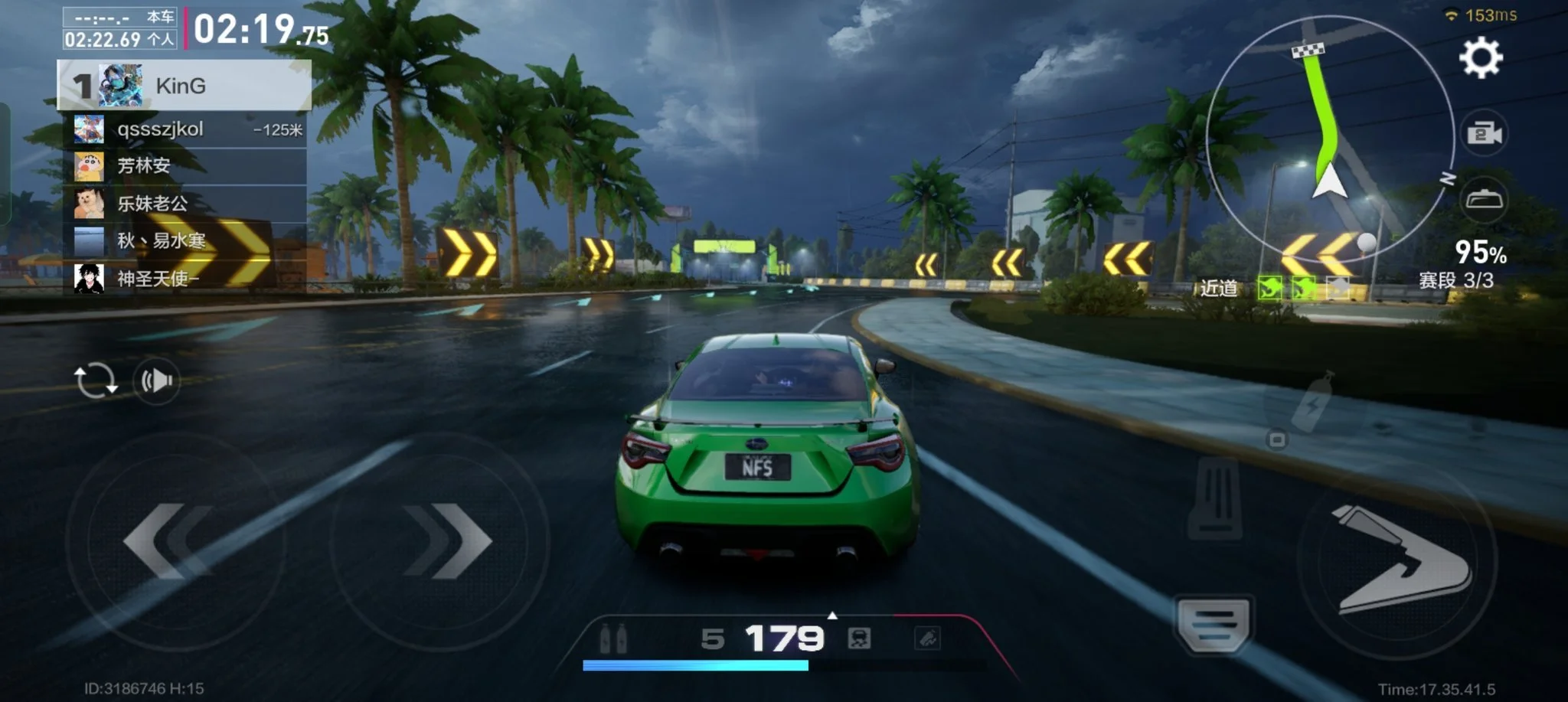Image resolution: width=1568 pixels, height=702 pixels.
Task: Activate the nitro boost arrow button
Action: [x=1399, y=560]
